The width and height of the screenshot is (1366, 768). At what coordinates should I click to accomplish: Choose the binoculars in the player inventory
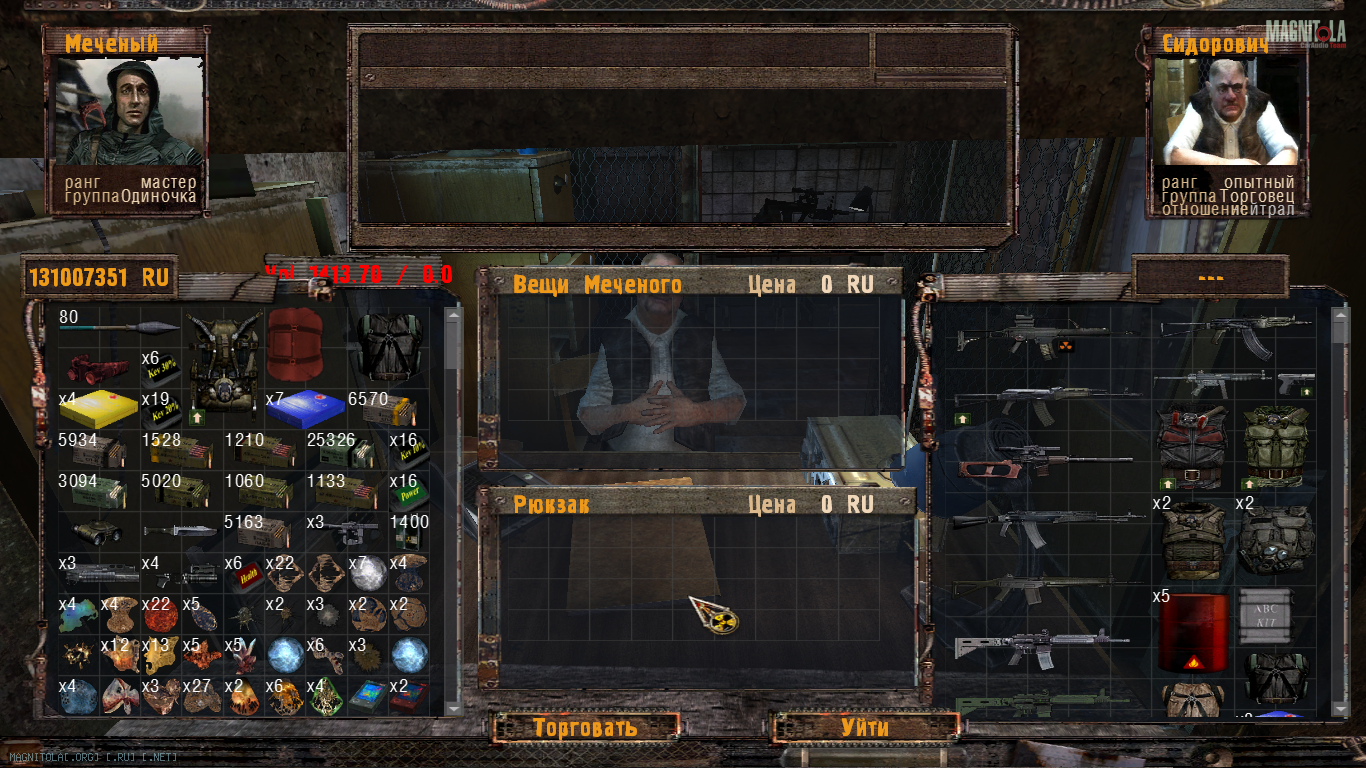coord(98,533)
